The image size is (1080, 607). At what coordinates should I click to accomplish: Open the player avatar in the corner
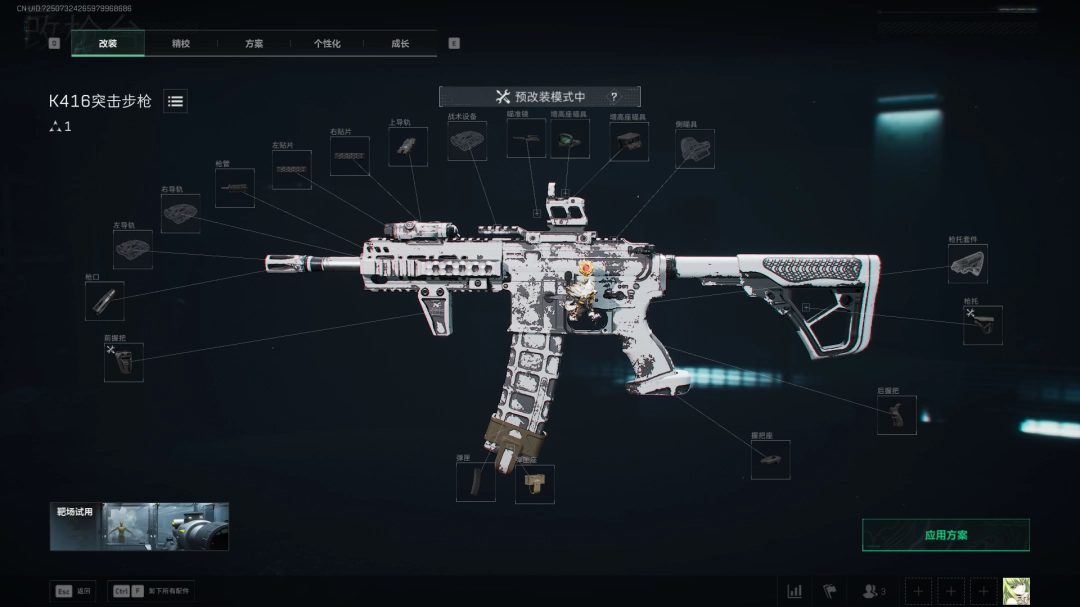click(1016, 591)
